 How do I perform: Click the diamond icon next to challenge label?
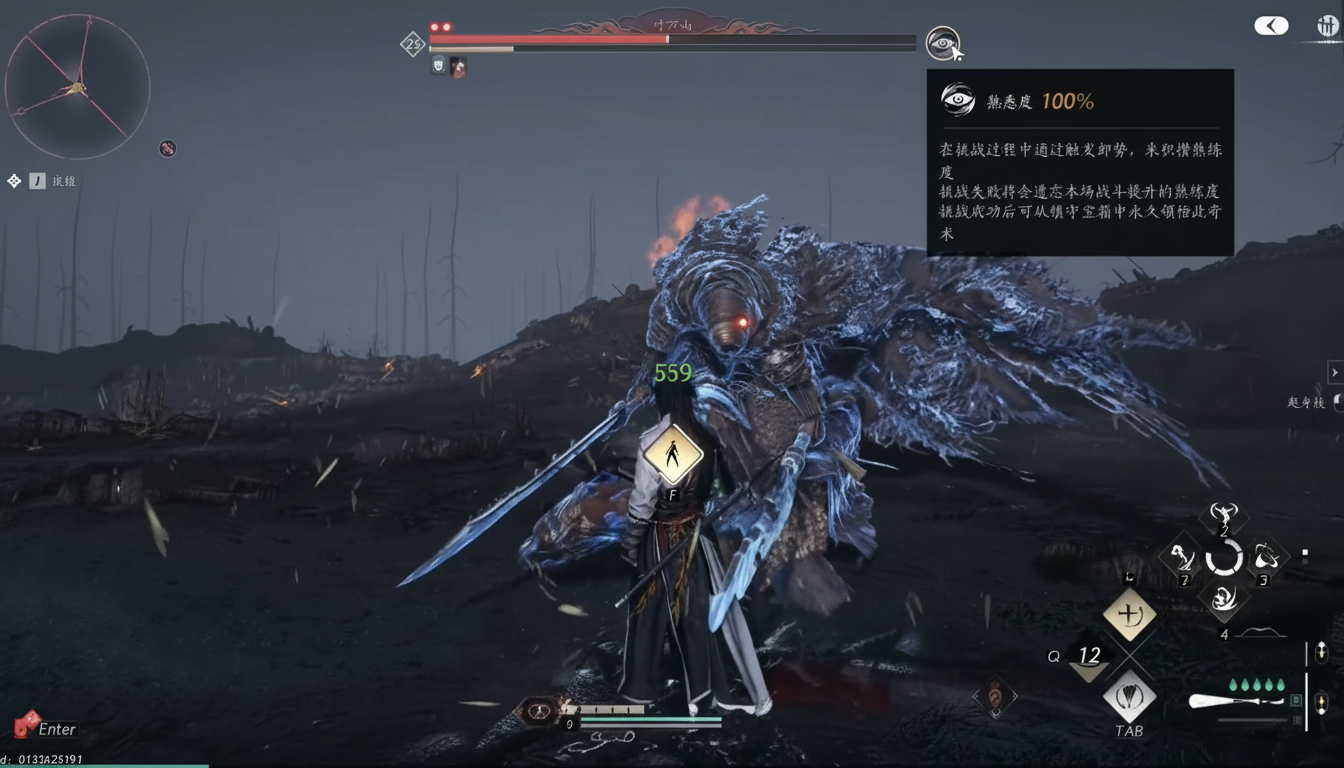(14, 181)
